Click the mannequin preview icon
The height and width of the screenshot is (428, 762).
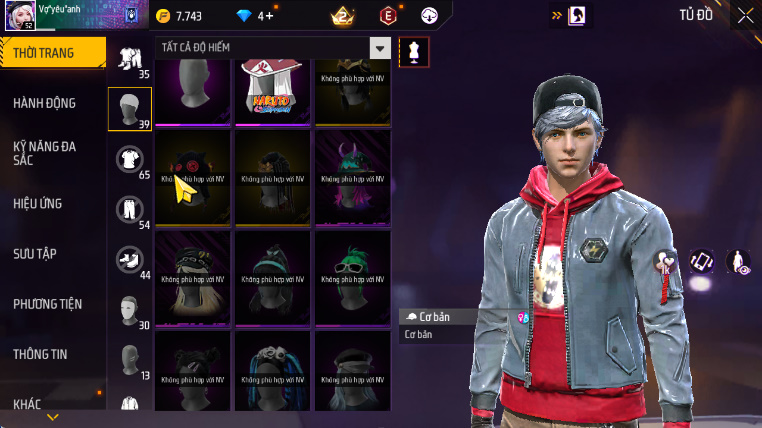tap(414, 51)
